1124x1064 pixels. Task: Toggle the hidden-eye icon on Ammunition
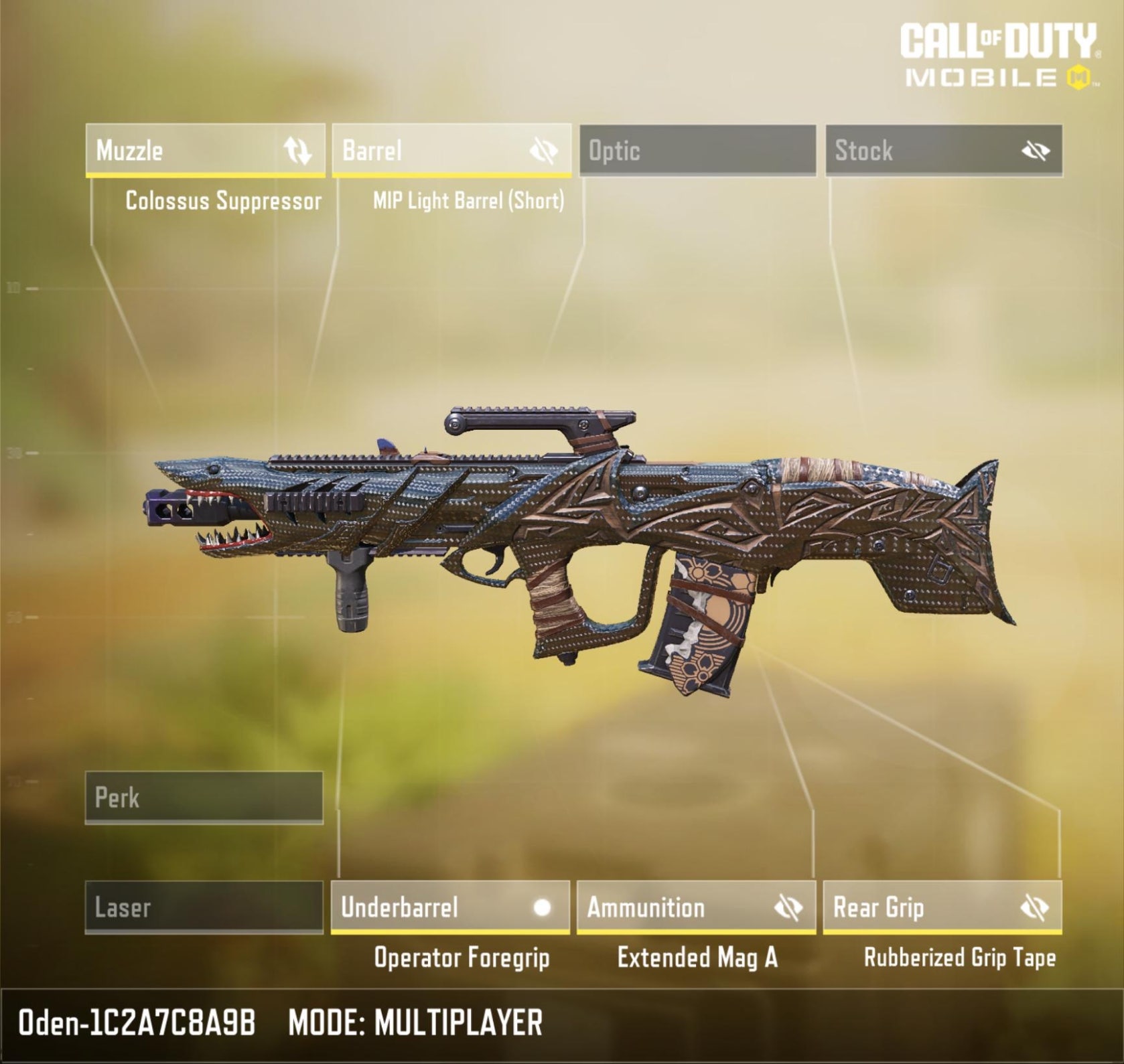click(788, 908)
